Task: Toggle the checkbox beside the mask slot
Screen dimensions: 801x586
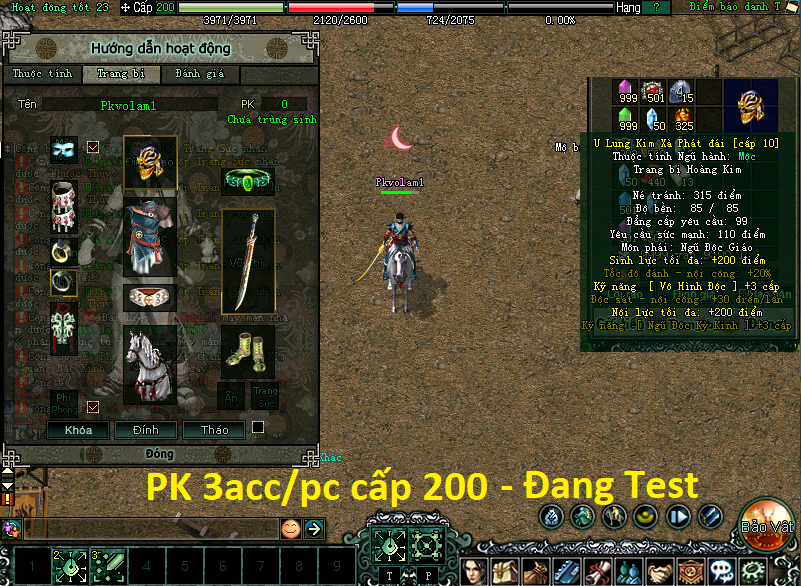Action: [93, 147]
